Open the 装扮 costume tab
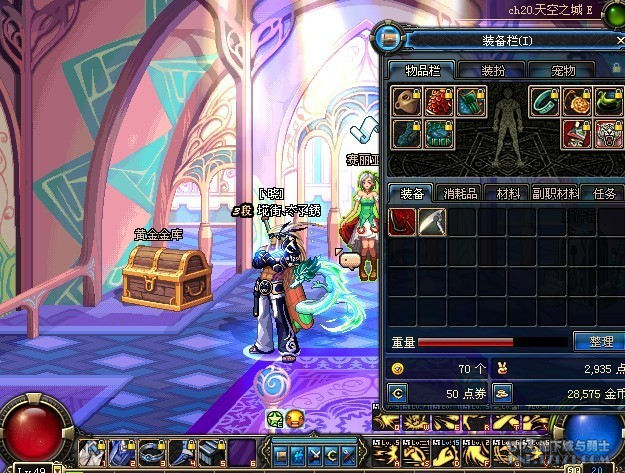The height and width of the screenshot is (473, 625). 493,71
